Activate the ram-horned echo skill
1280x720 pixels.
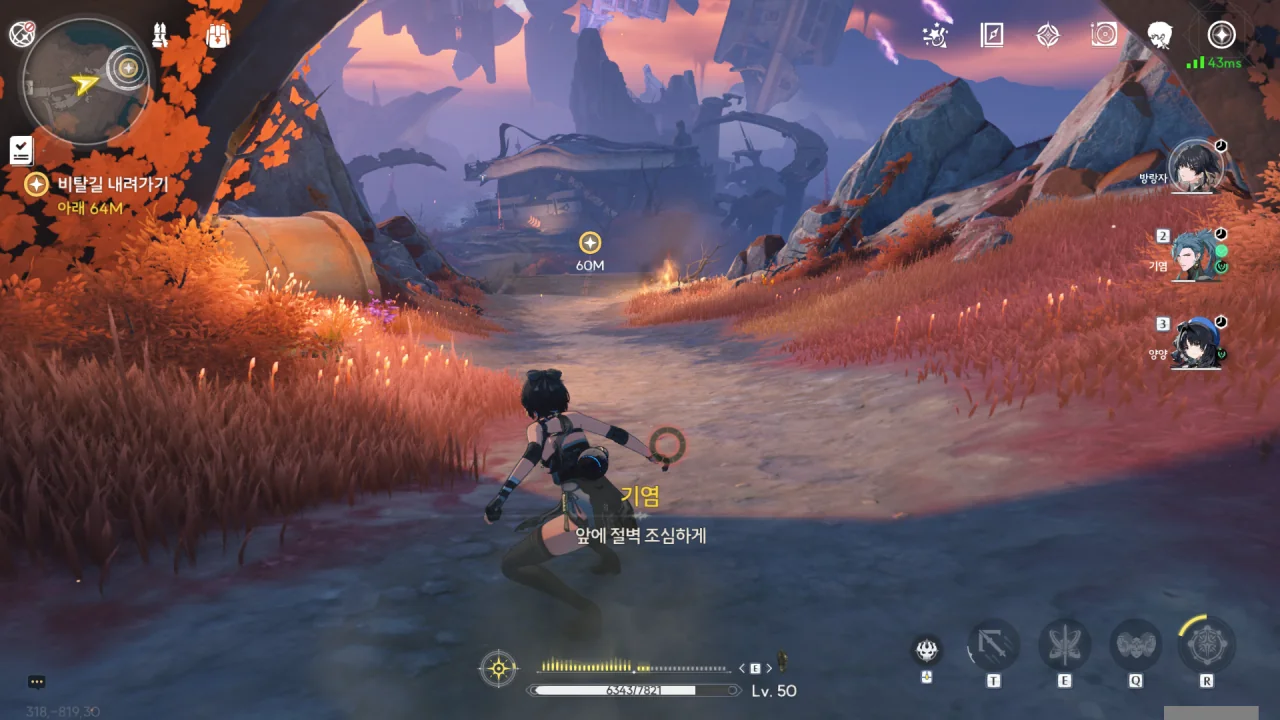coord(1135,646)
